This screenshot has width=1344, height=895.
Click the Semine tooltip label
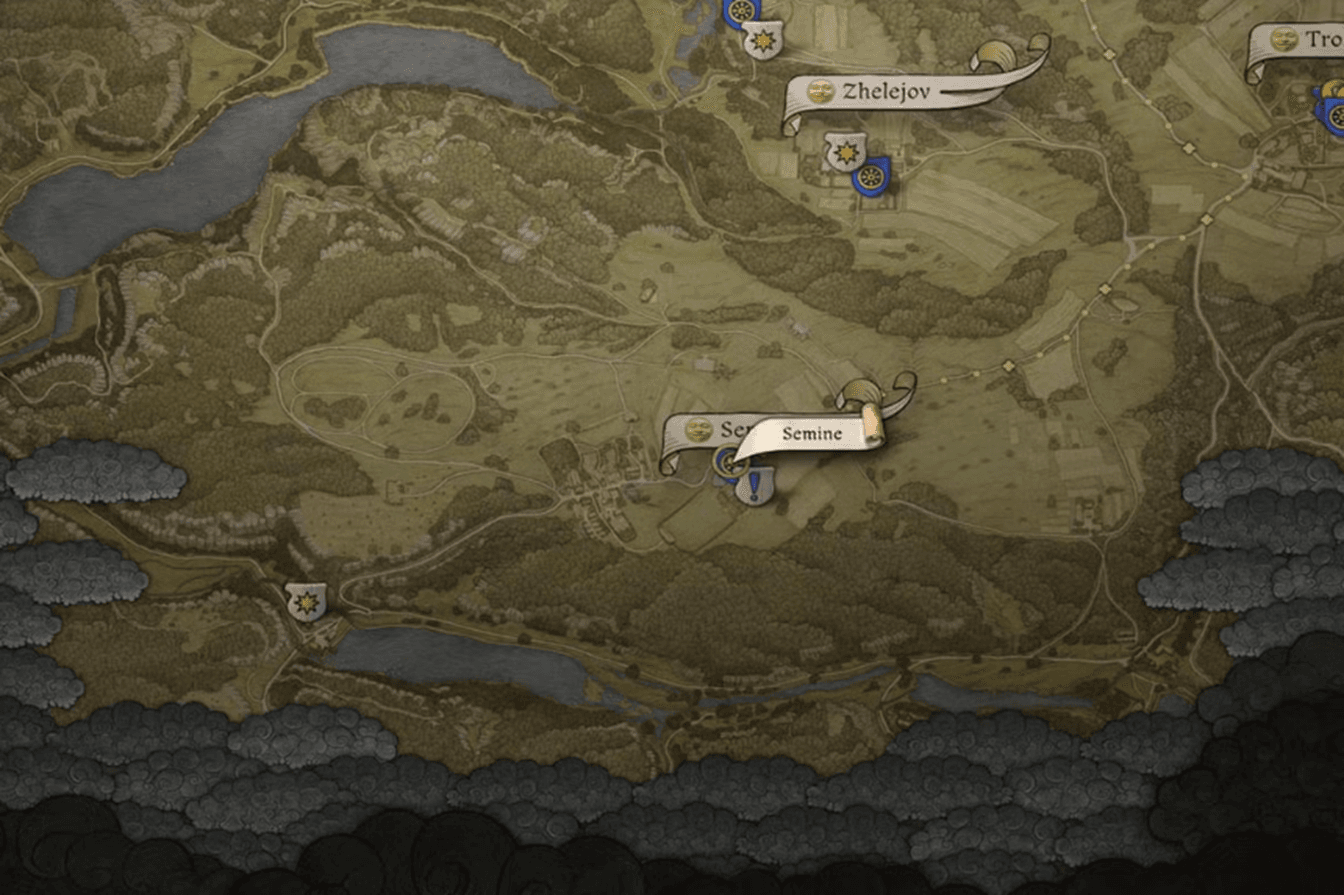coord(812,431)
